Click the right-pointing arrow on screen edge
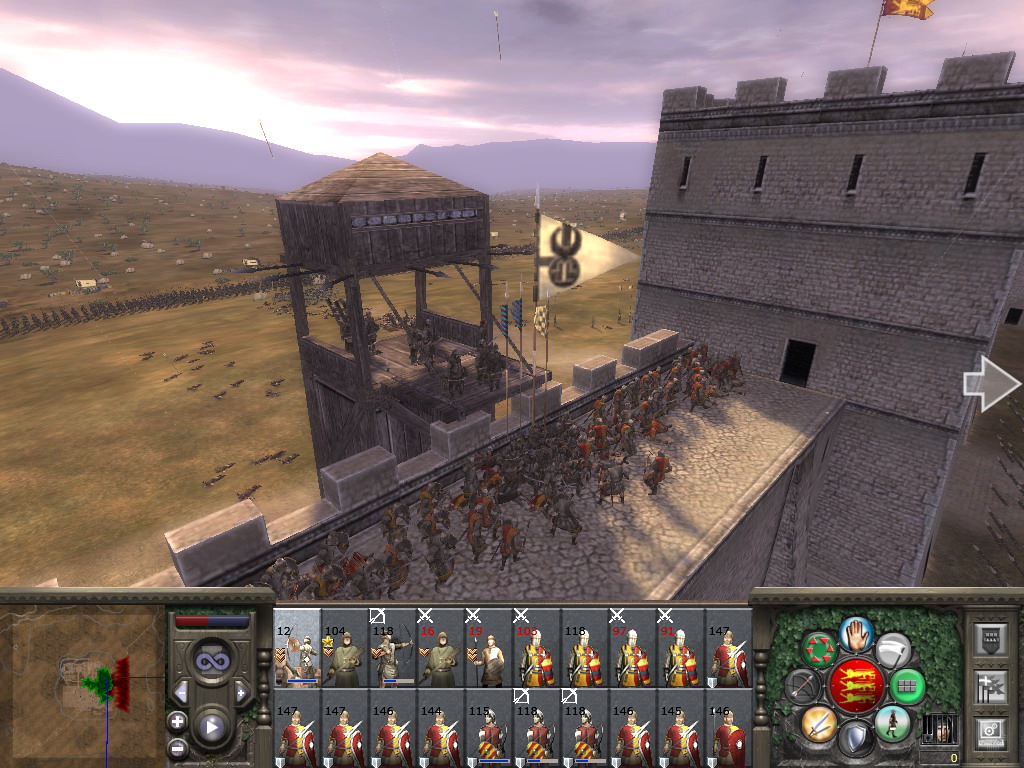The width and height of the screenshot is (1024, 768). click(992, 384)
